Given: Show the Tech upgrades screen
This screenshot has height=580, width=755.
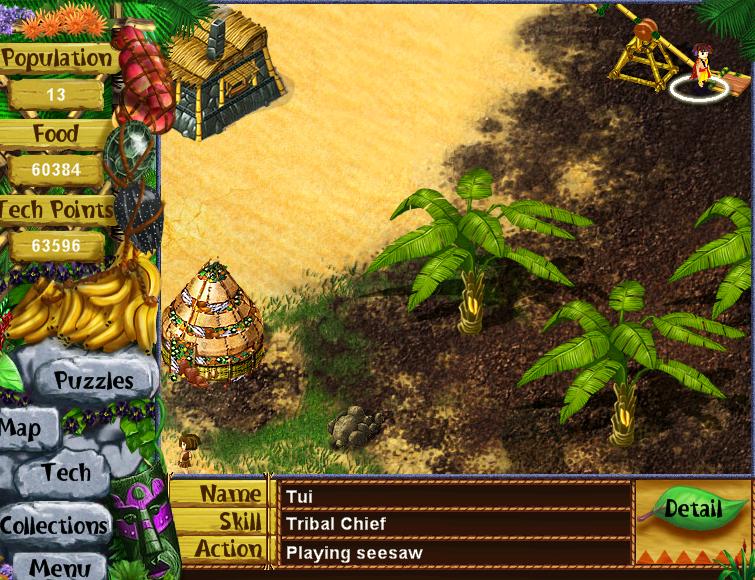Looking at the screenshot, I should click(66, 473).
